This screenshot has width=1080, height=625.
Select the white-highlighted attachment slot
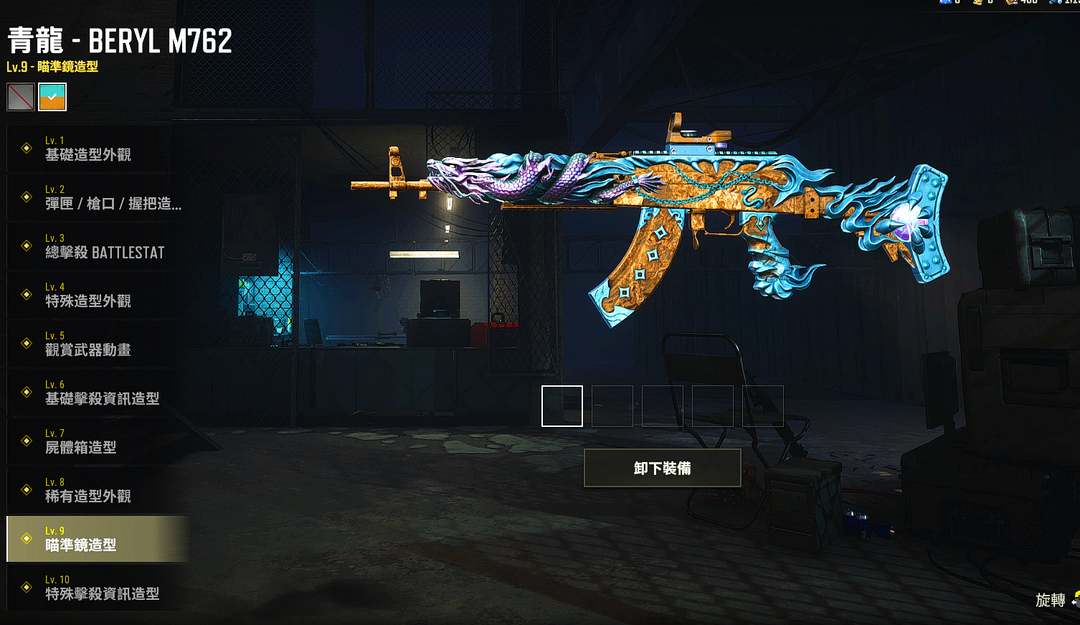[562, 406]
